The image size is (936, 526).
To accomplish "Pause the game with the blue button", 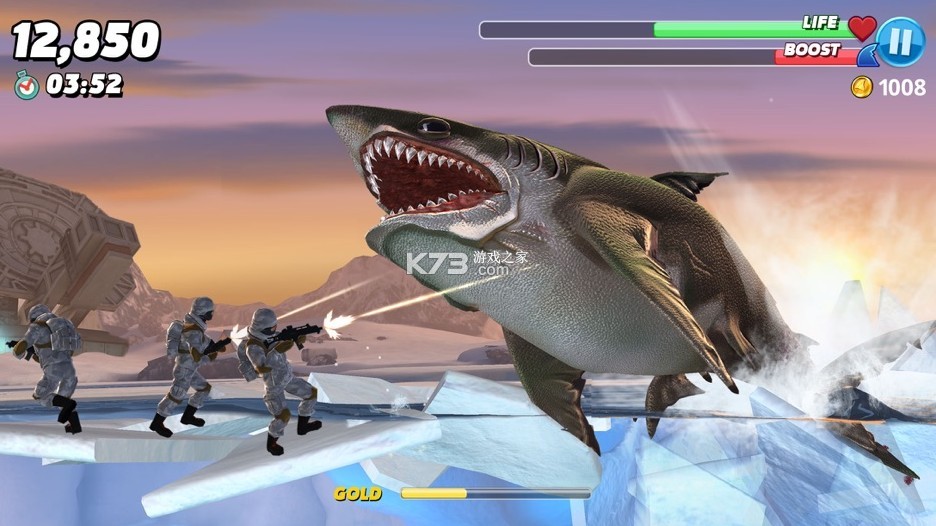I will pos(899,42).
